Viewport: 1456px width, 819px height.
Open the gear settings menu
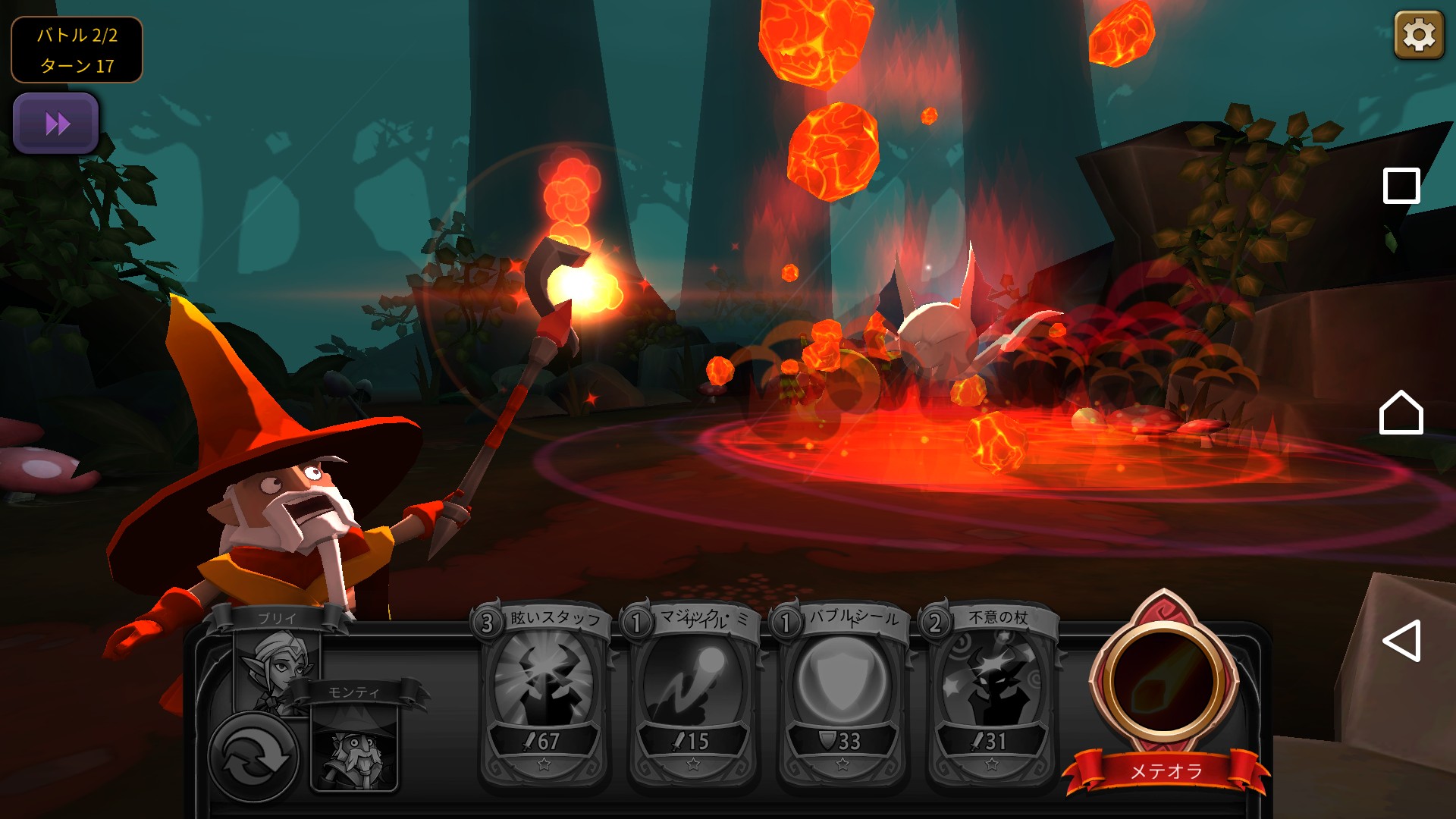[x=1418, y=35]
